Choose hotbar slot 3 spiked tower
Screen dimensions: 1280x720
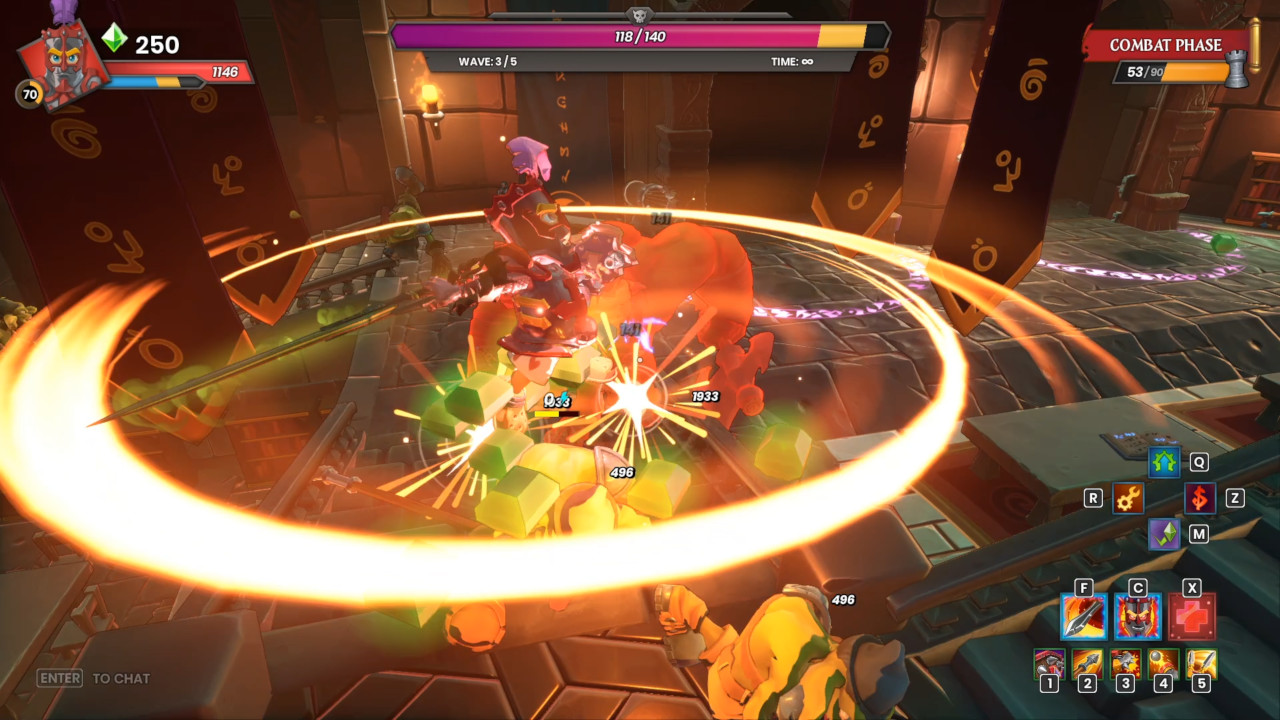1125,664
